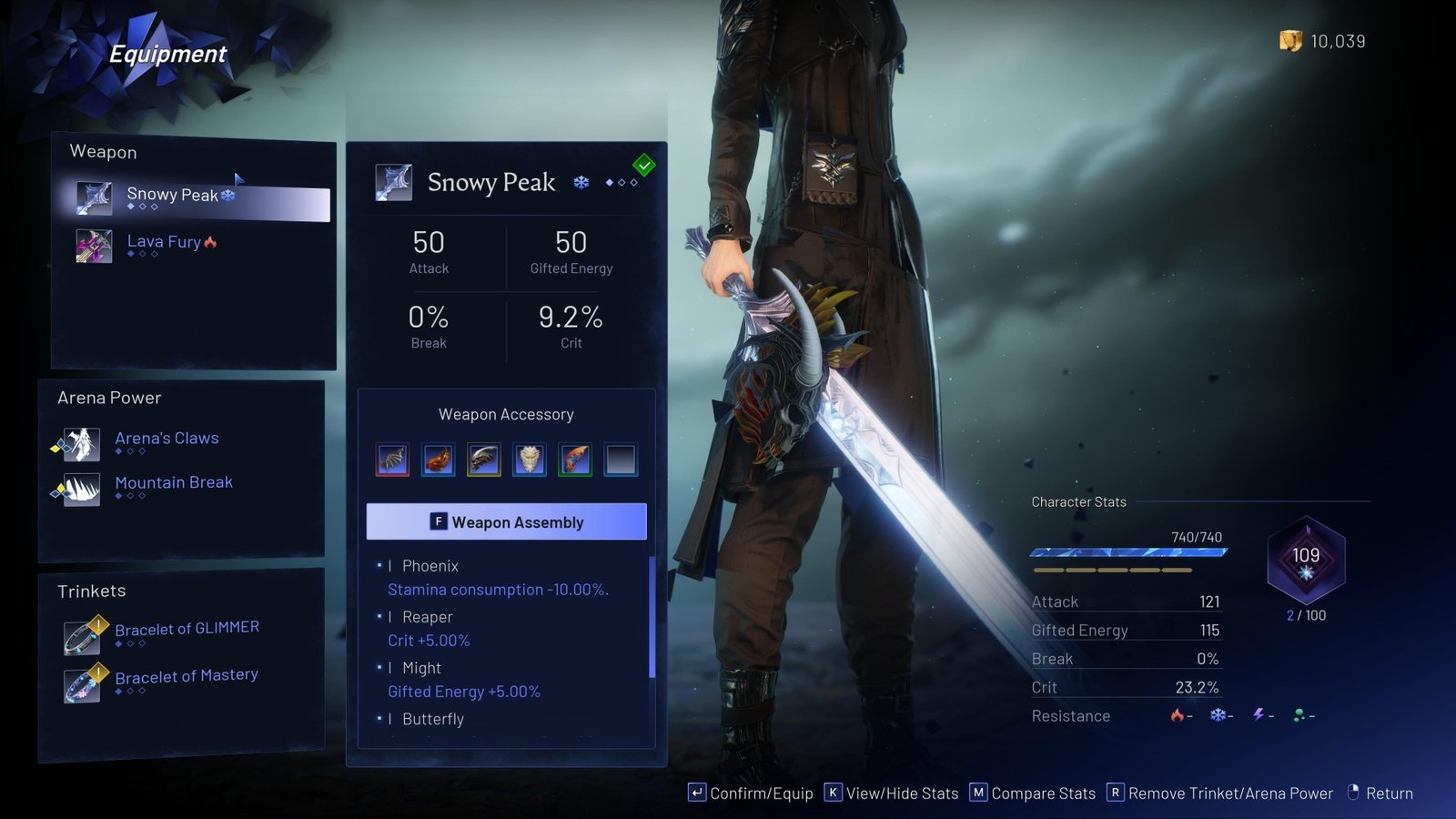Image resolution: width=1456 pixels, height=819 pixels.
Task: Choose Remove Trinket/Arena Power
Action: click(1219, 794)
